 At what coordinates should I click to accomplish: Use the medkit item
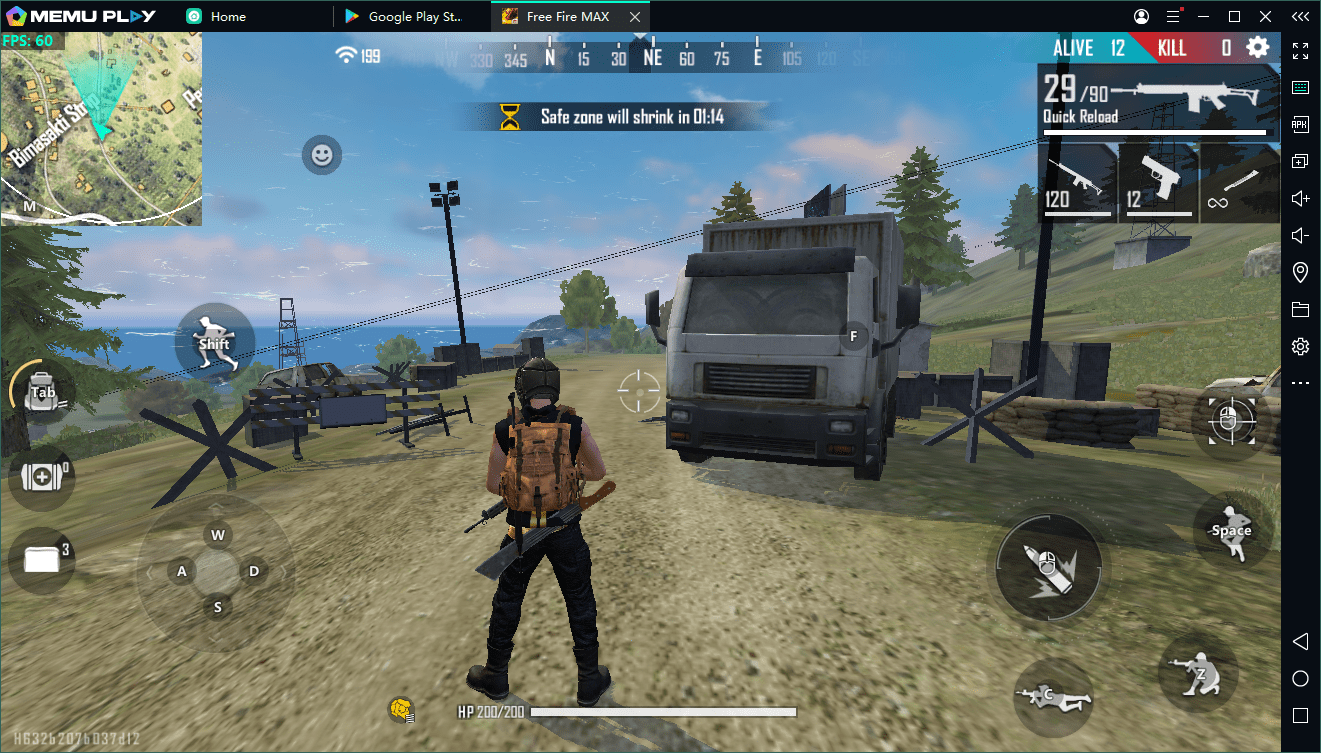click(x=42, y=478)
